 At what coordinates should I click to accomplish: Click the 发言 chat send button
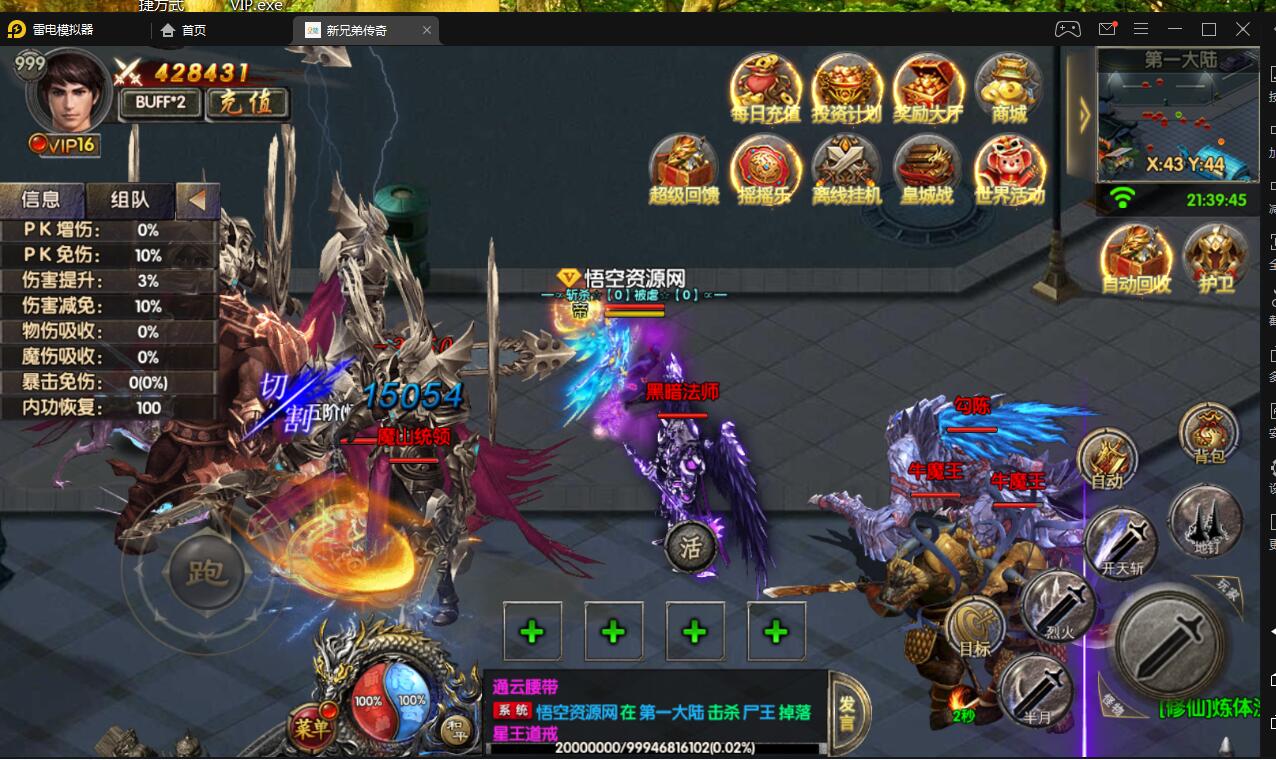tap(848, 712)
